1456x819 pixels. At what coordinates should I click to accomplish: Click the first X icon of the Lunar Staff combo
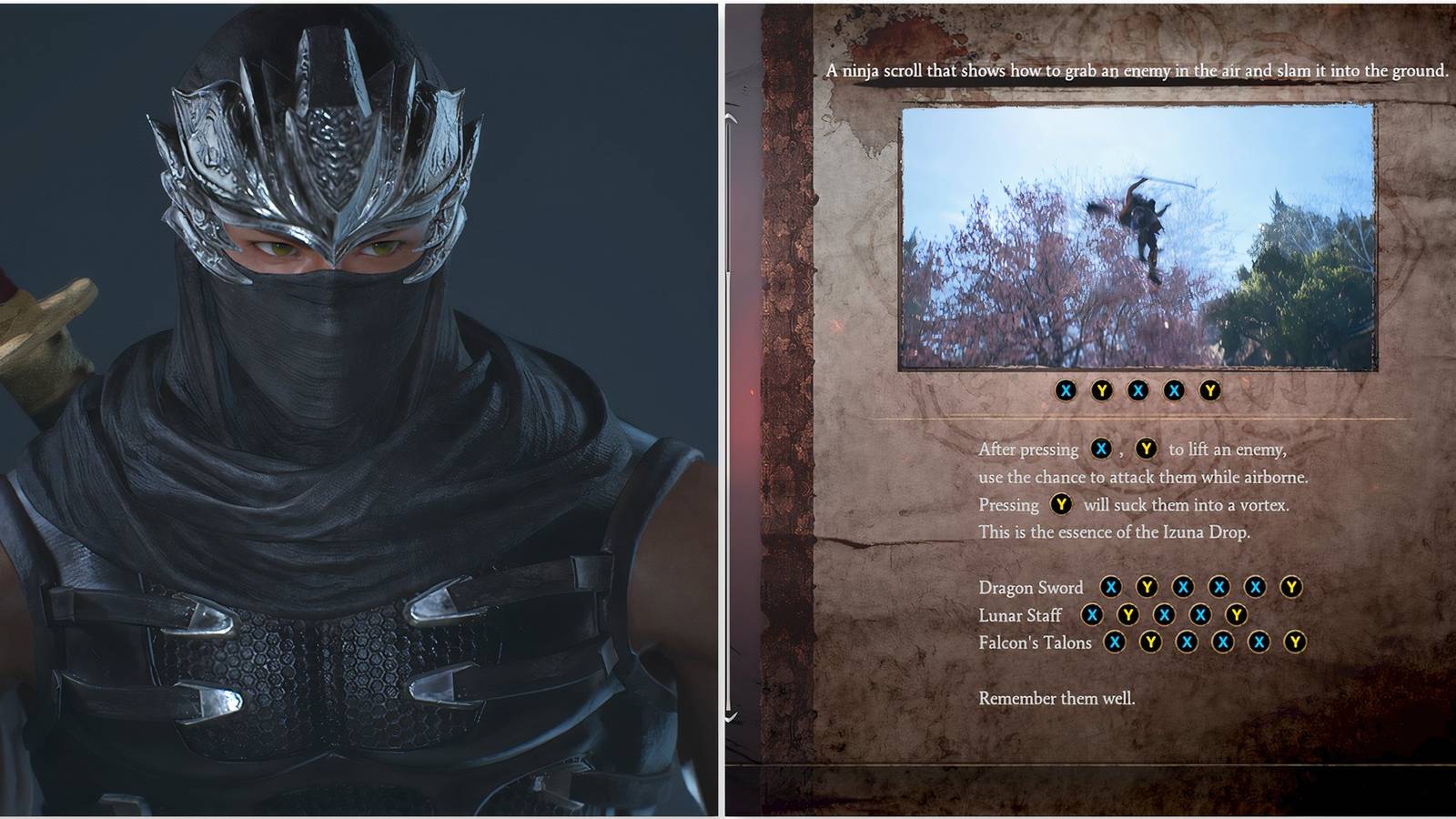click(x=1093, y=616)
